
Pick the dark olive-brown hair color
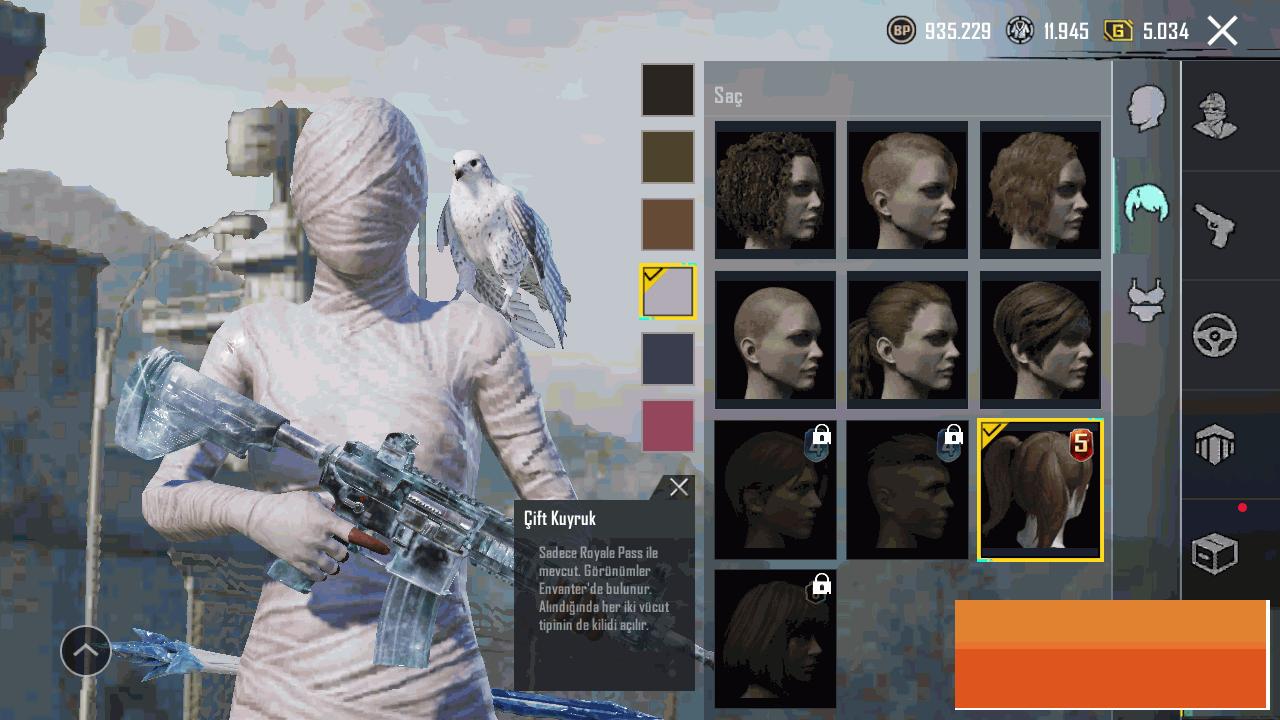[668, 157]
